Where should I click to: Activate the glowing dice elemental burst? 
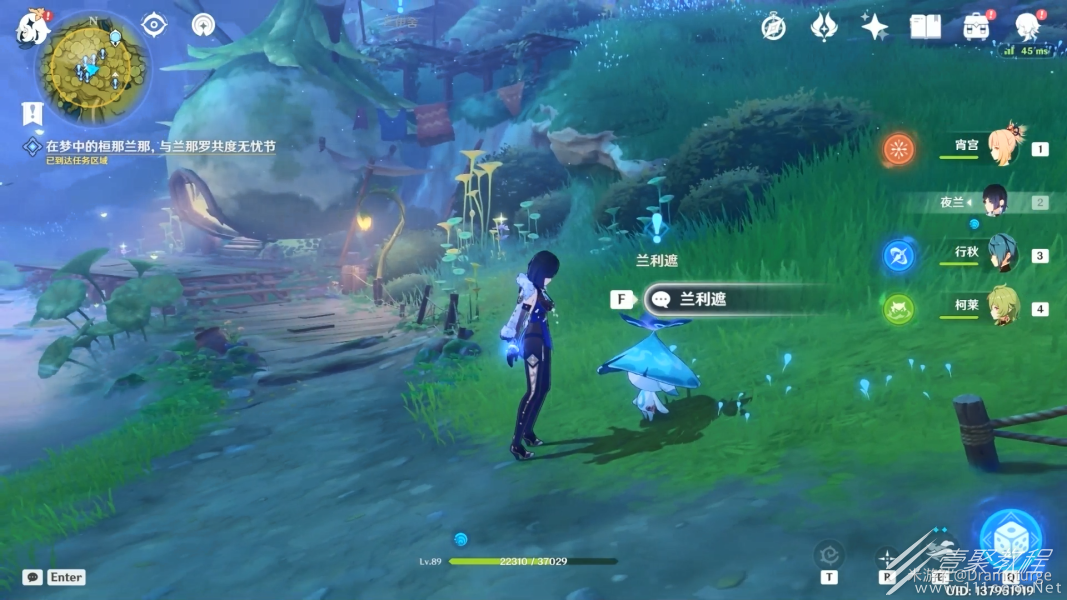[1010, 537]
